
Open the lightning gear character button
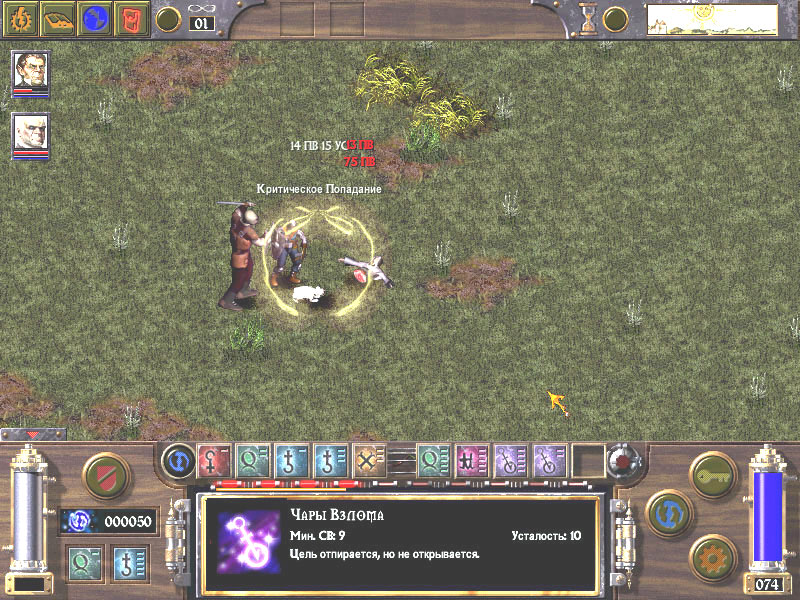pyautogui.click(x=22, y=17)
